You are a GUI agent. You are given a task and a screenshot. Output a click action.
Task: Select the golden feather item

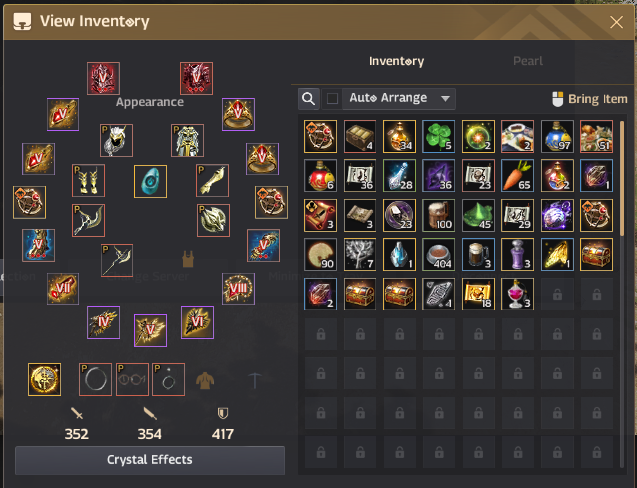(x=557, y=253)
